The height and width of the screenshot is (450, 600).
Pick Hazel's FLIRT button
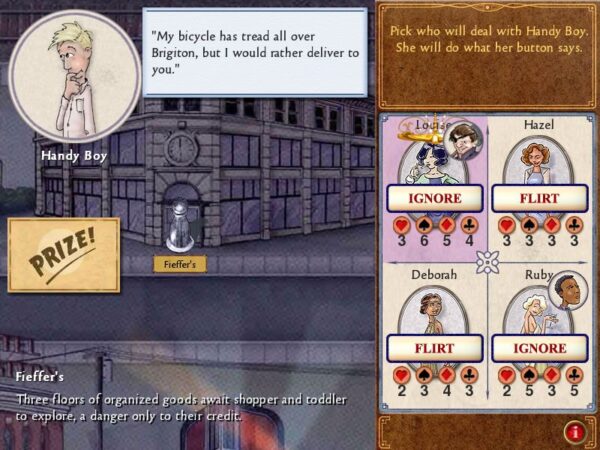(539, 198)
